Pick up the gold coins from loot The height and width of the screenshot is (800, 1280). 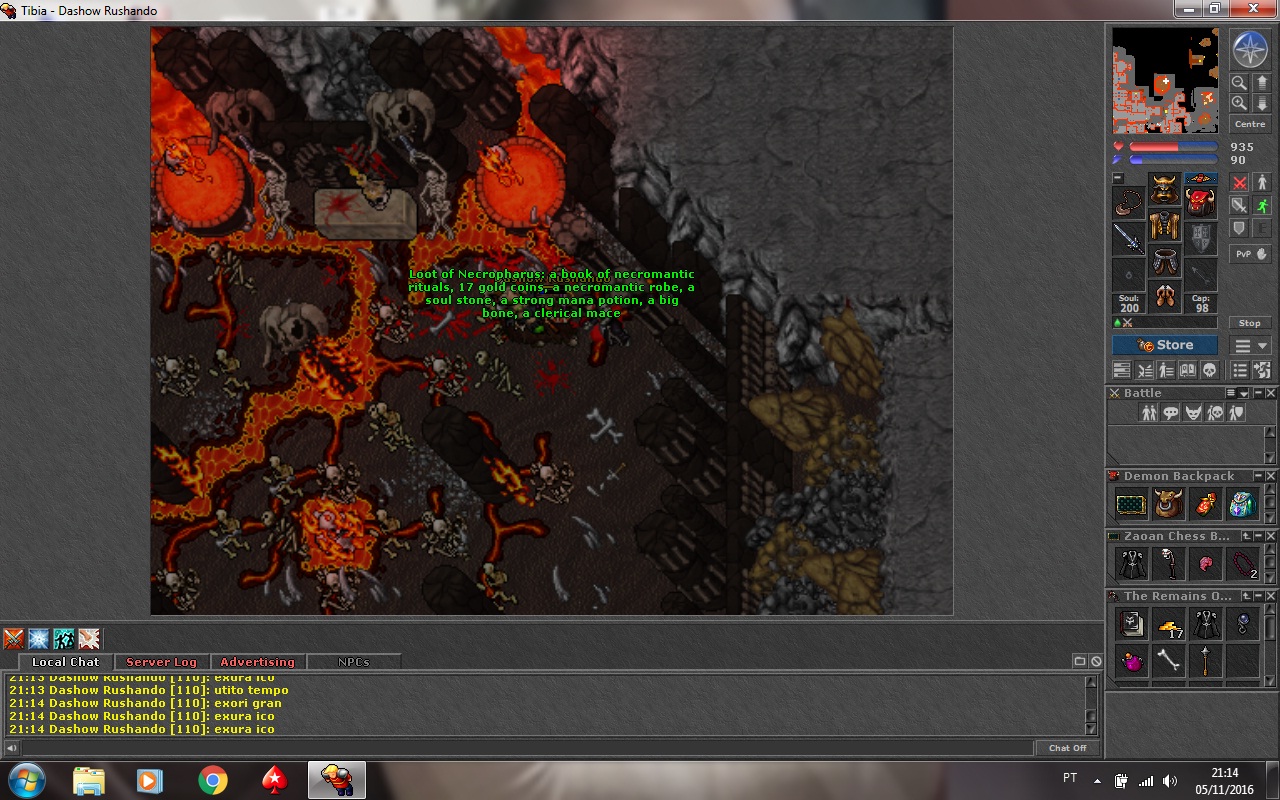1168,626
